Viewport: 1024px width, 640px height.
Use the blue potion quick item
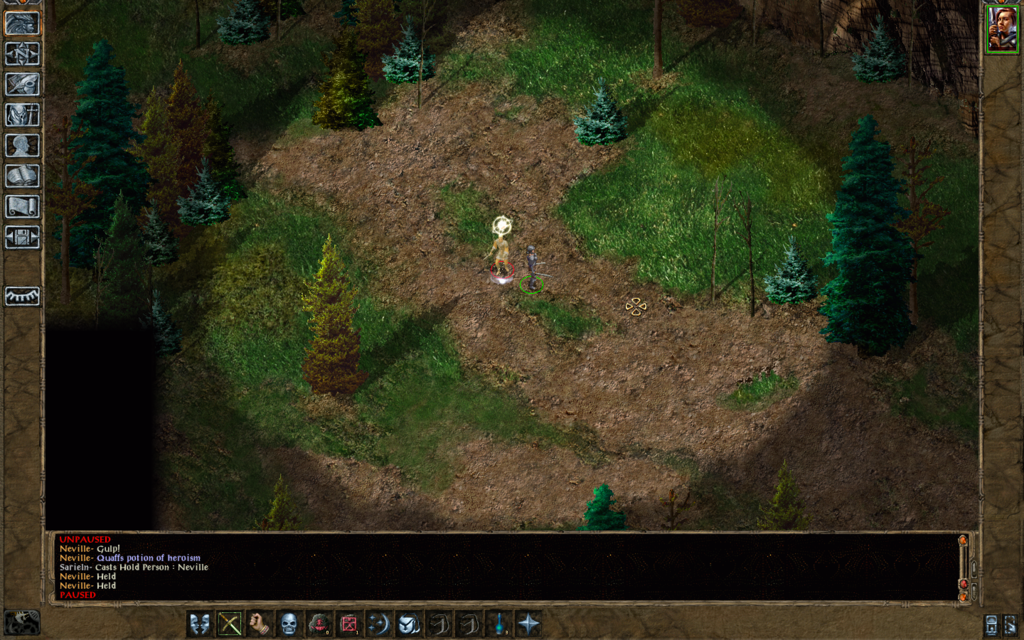click(x=497, y=624)
